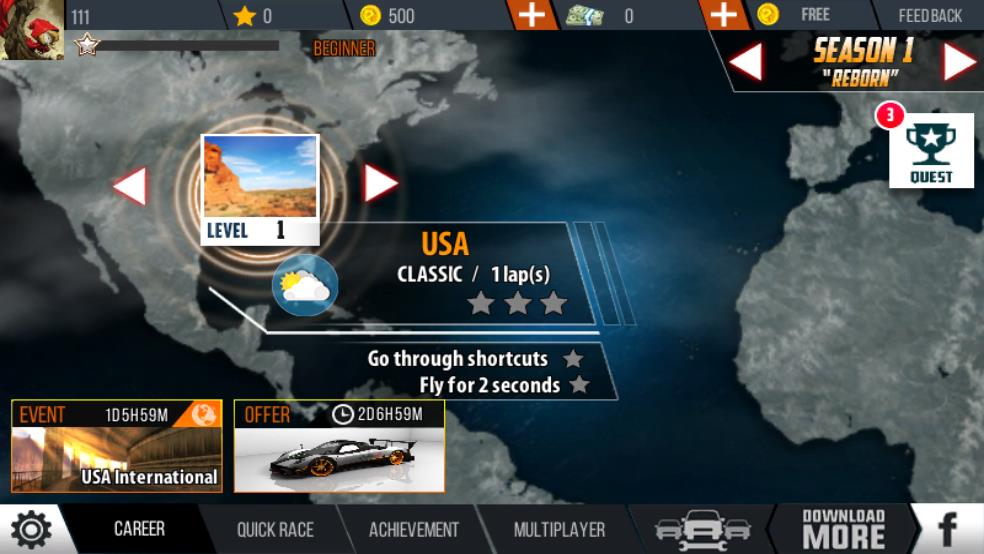The height and width of the screenshot is (554, 984).
Task: Open the settings gear menu
Action: point(30,529)
